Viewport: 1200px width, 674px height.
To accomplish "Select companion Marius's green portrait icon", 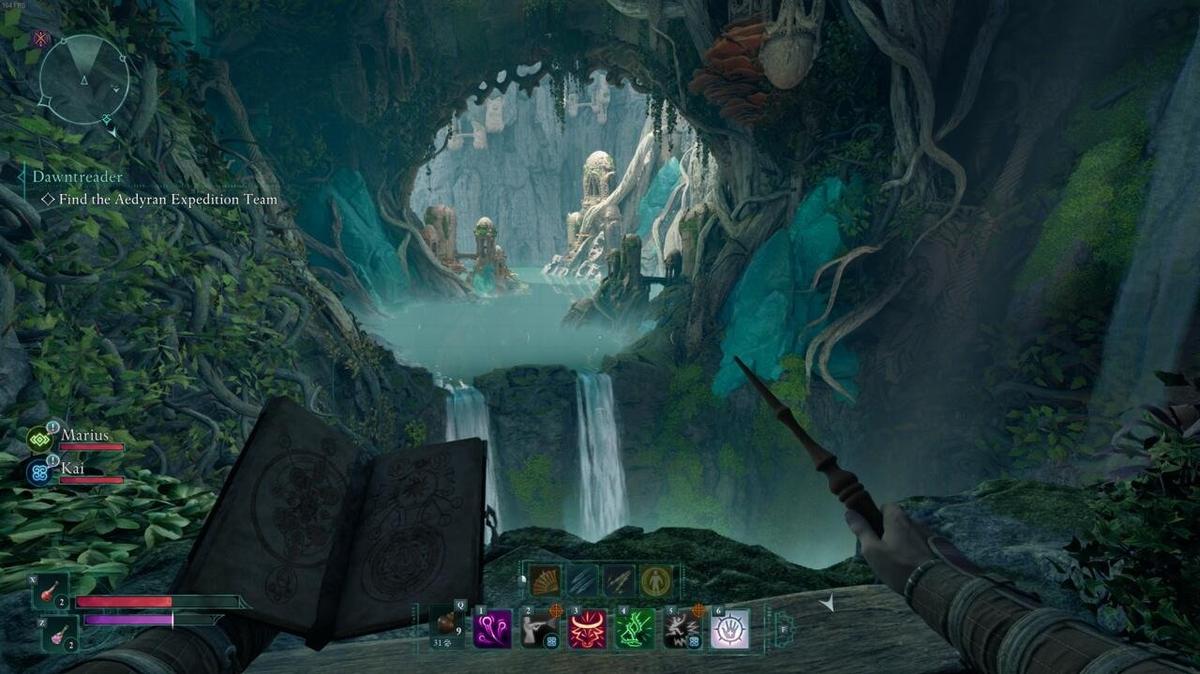I will pos(41,437).
